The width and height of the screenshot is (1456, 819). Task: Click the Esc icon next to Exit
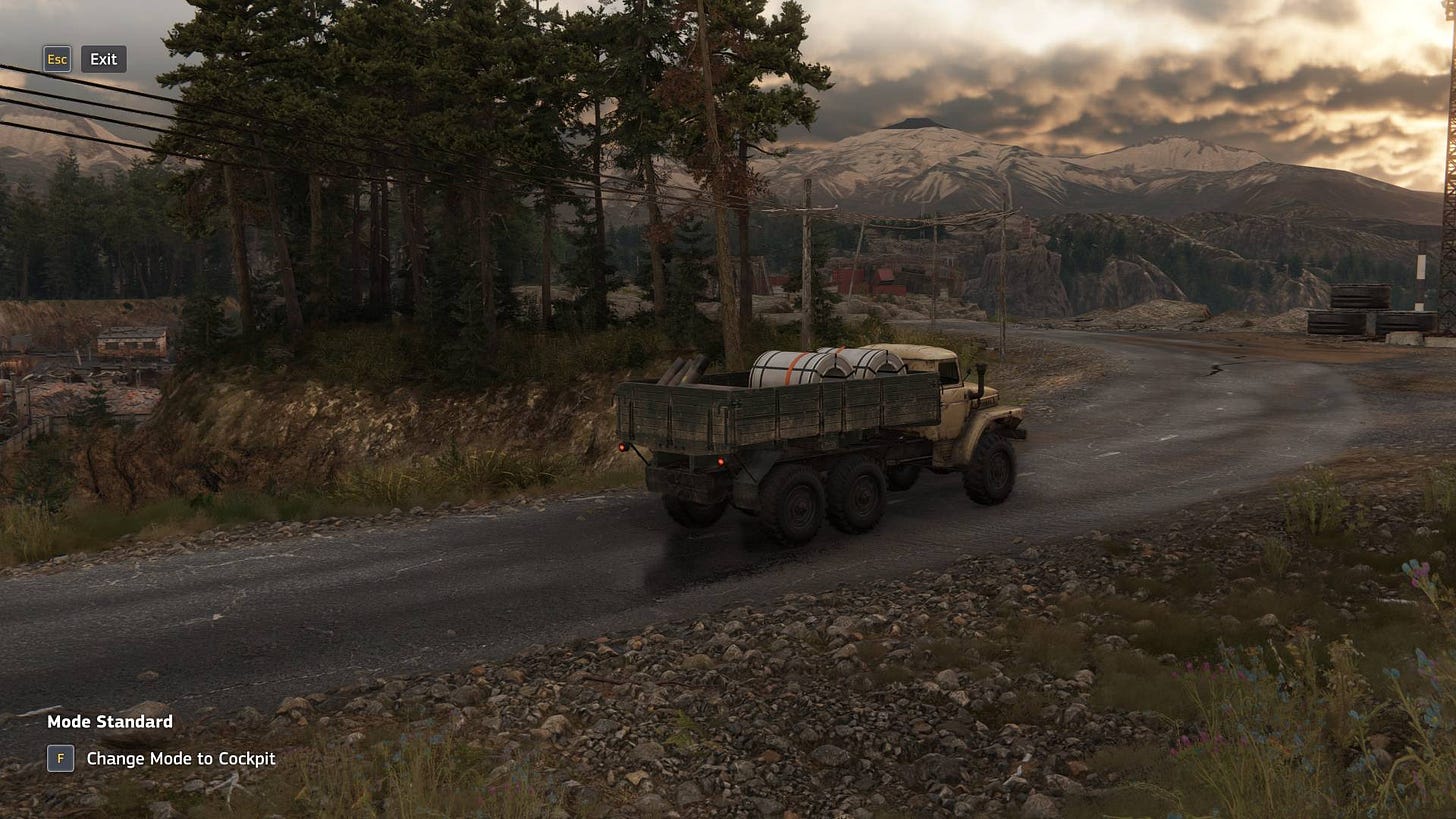tap(57, 59)
